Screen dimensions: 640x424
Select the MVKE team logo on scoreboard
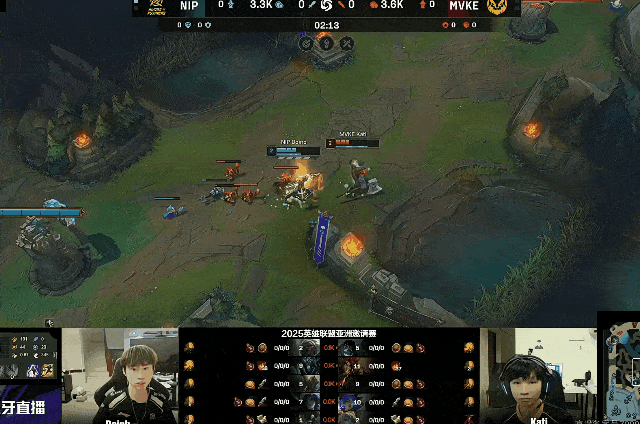[x=496, y=7]
